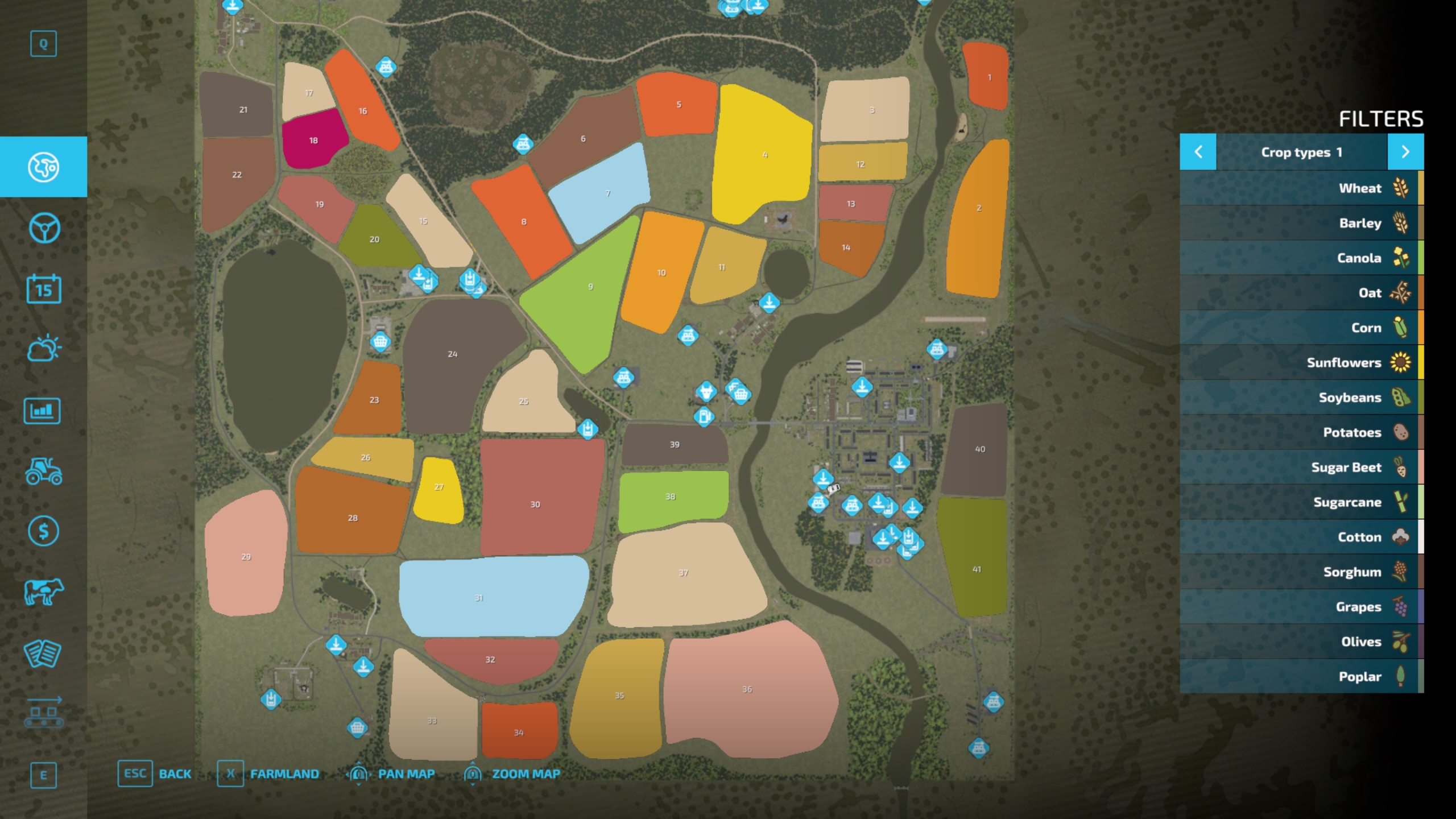Open the calendar tab
Image resolution: width=1456 pixels, height=819 pixels.
44,289
